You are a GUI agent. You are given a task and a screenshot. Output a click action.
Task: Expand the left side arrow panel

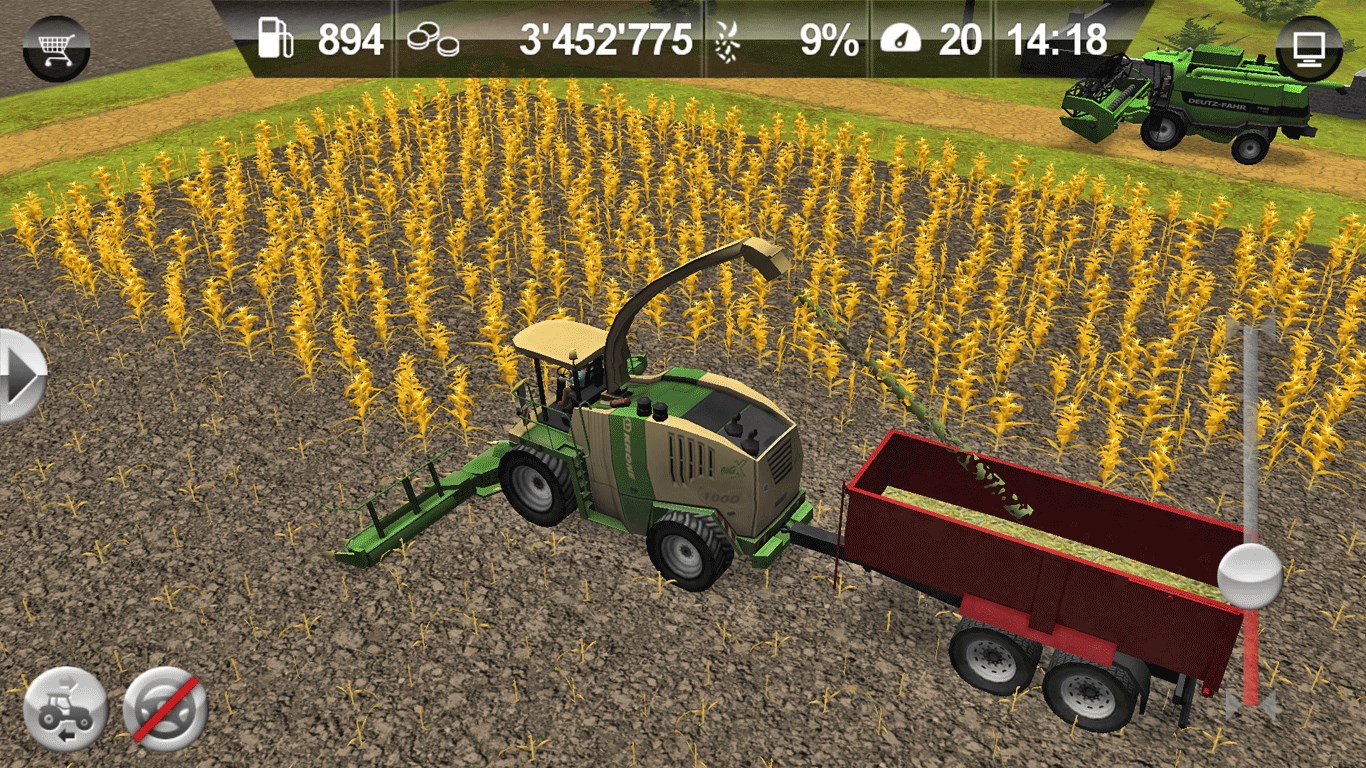tap(20, 376)
